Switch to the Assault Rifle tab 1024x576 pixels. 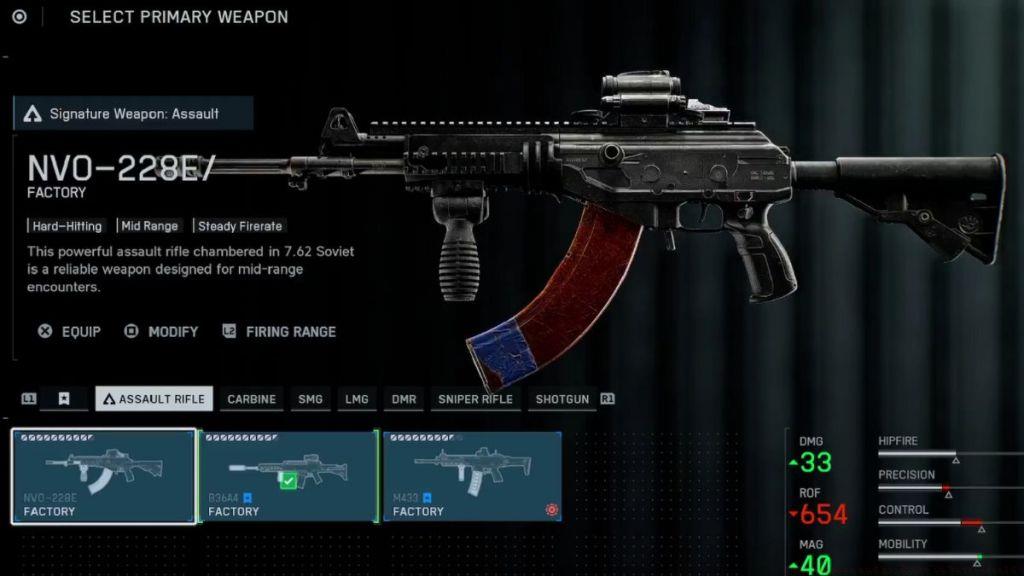(x=154, y=399)
